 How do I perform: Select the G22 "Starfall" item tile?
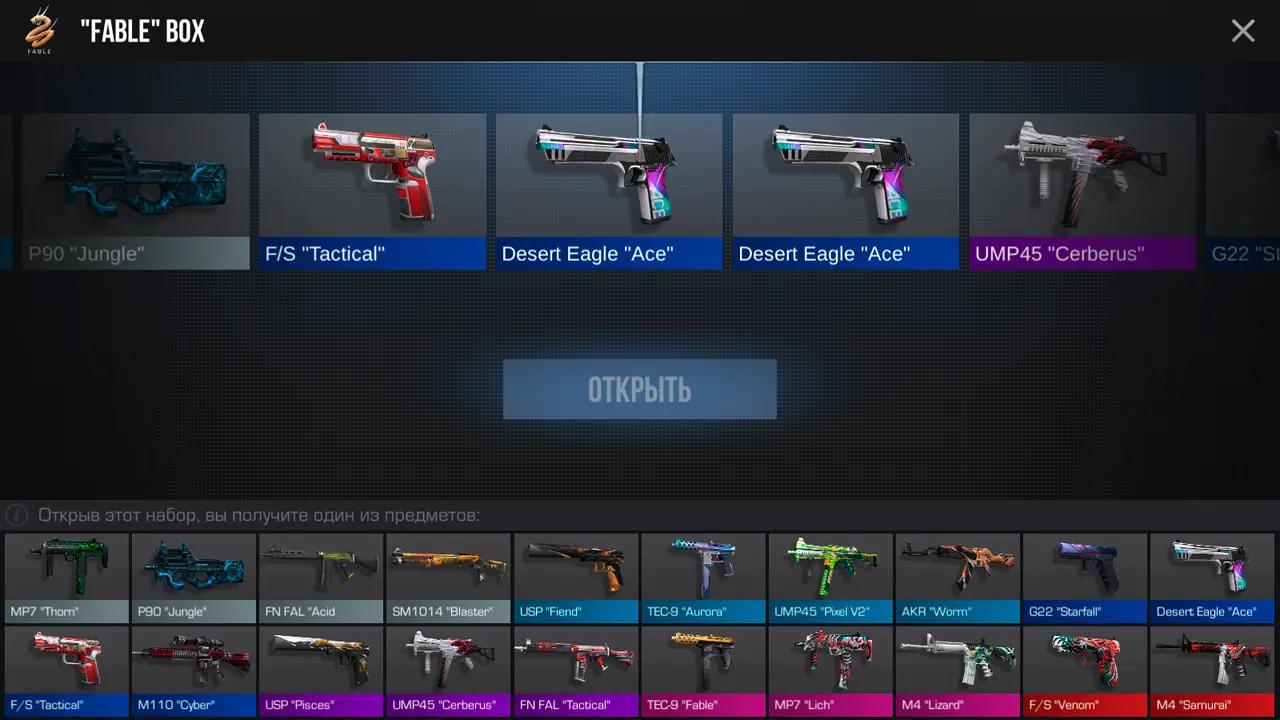click(x=1085, y=577)
